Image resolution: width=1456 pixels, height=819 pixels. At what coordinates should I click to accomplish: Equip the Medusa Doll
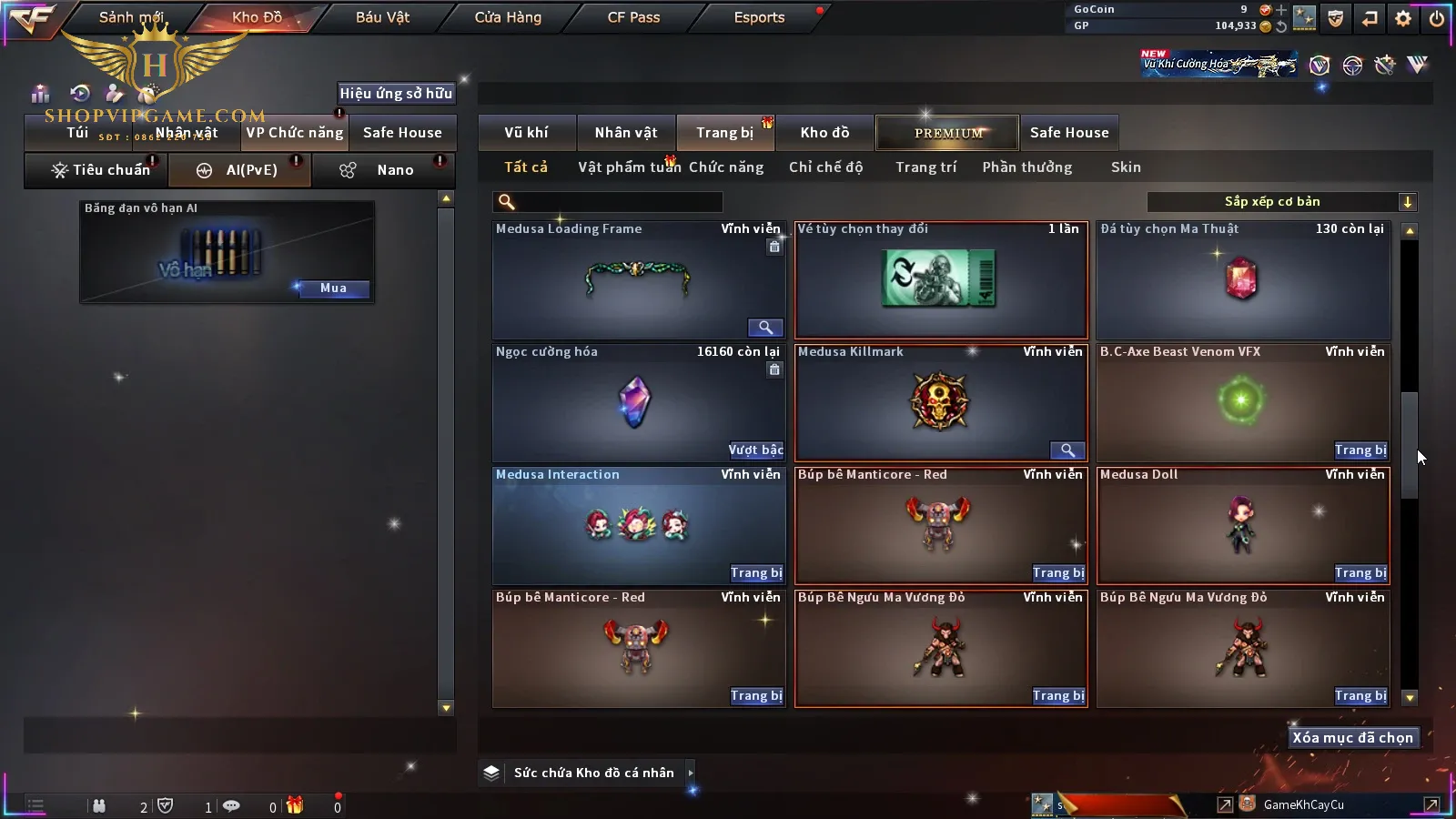click(x=1360, y=573)
